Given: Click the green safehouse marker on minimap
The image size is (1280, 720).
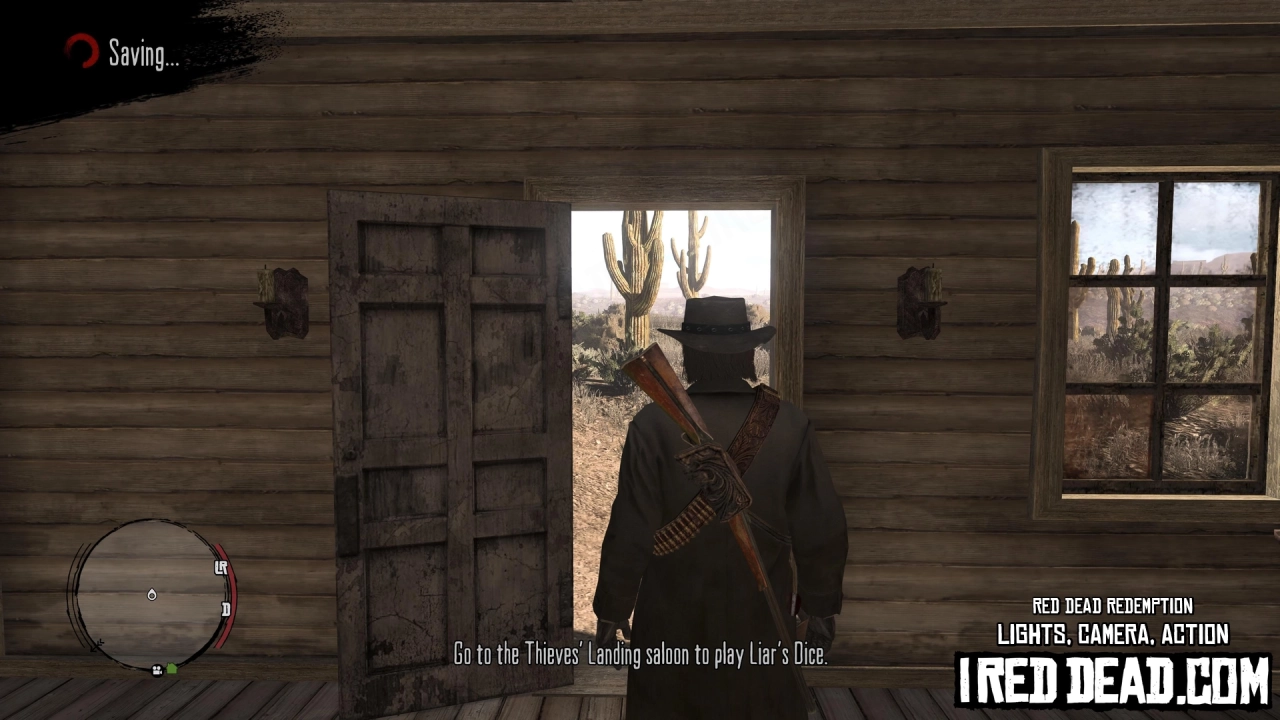Looking at the screenshot, I should (x=171, y=668).
